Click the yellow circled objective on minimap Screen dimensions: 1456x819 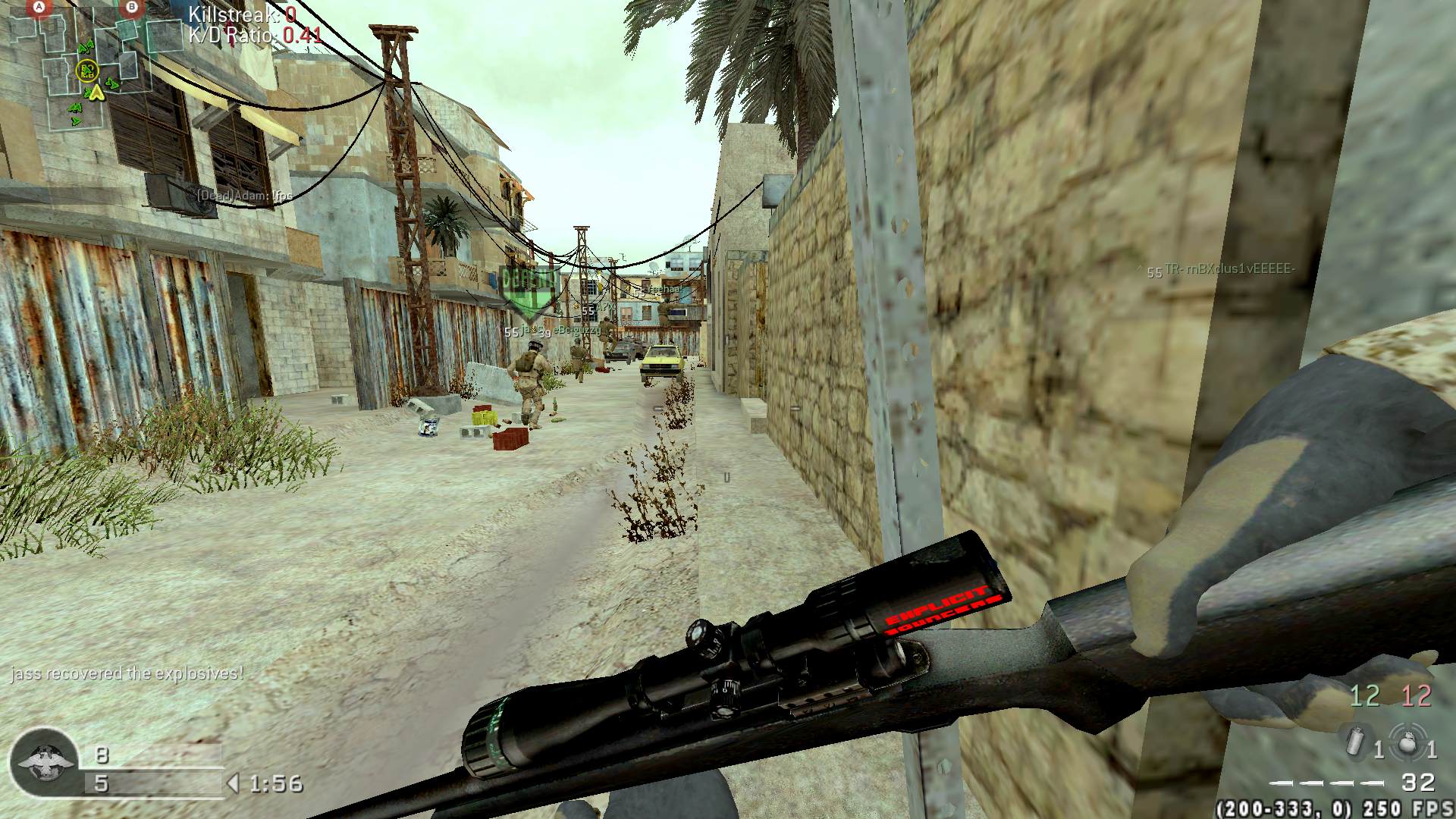(x=88, y=71)
